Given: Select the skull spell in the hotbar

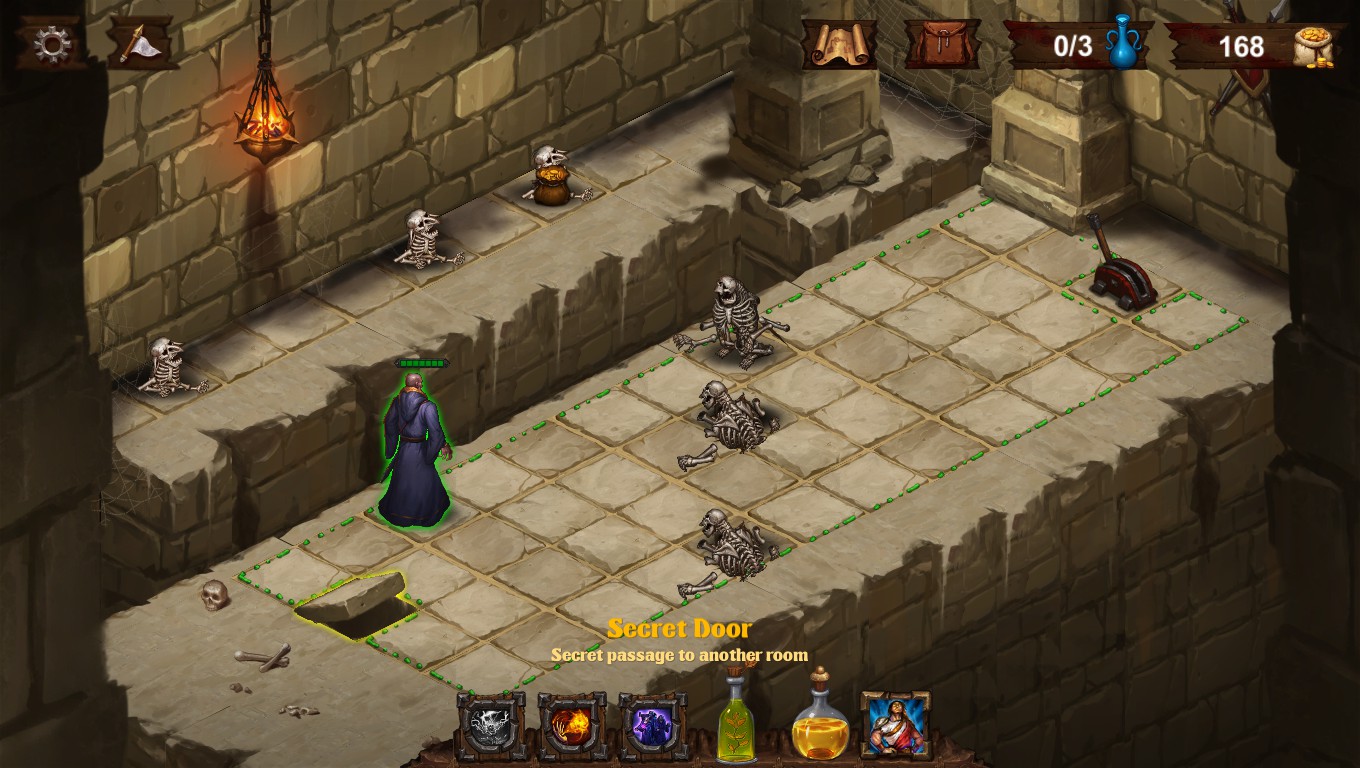Looking at the screenshot, I should (487, 722).
